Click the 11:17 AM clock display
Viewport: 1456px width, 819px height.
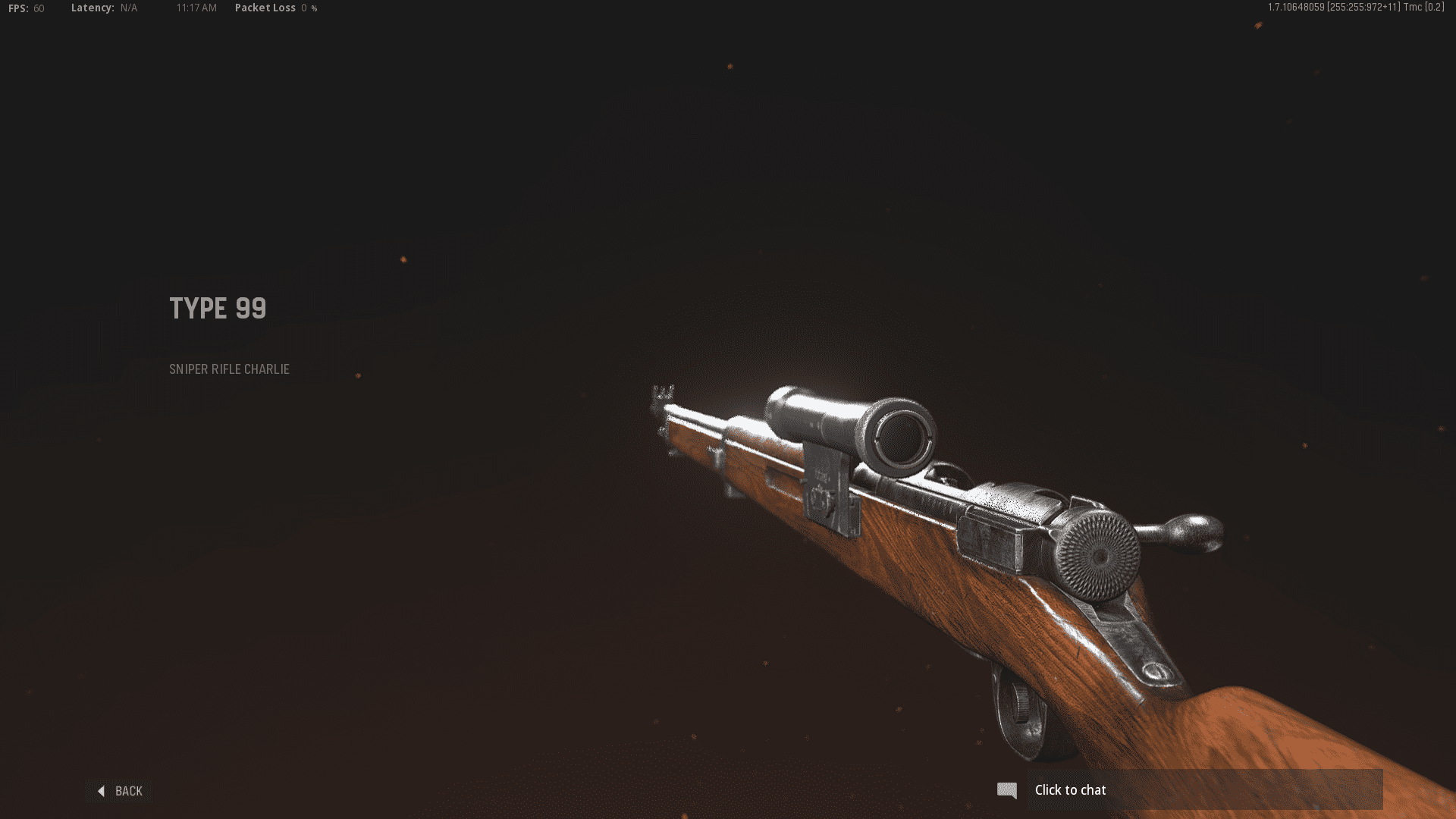(x=196, y=8)
